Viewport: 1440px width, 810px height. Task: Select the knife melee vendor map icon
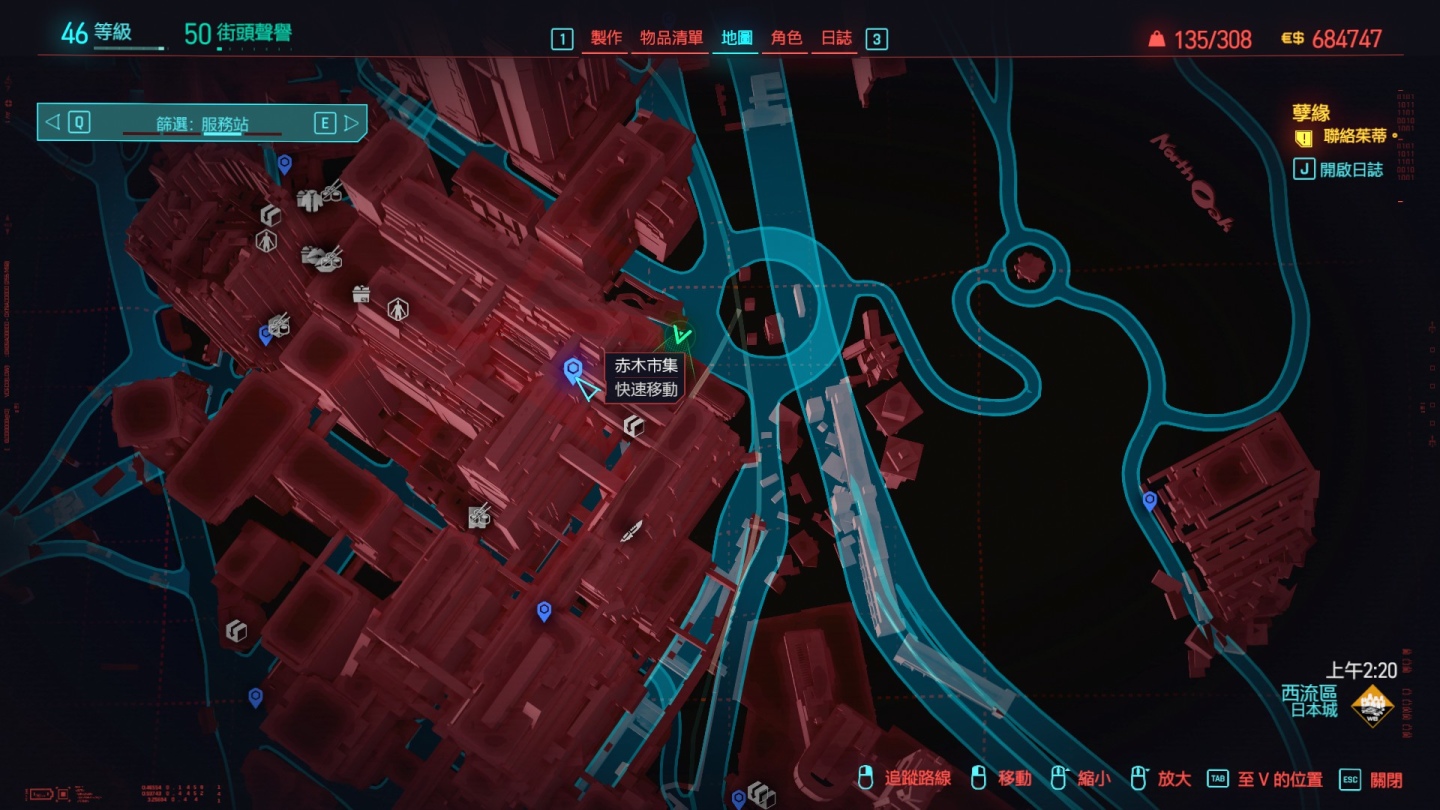tap(631, 531)
